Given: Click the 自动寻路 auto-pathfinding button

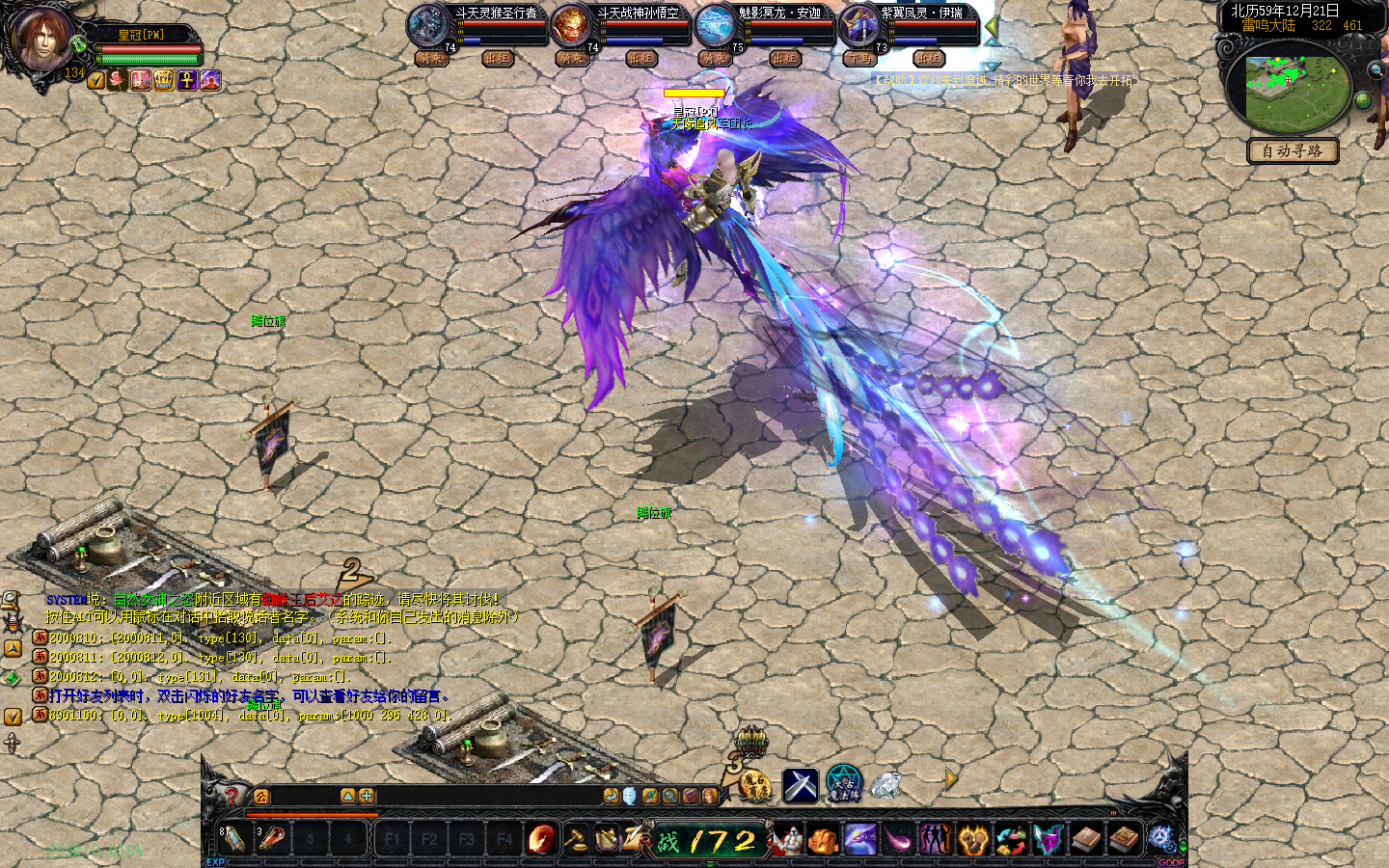Looking at the screenshot, I should click(x=1292, y=151).
